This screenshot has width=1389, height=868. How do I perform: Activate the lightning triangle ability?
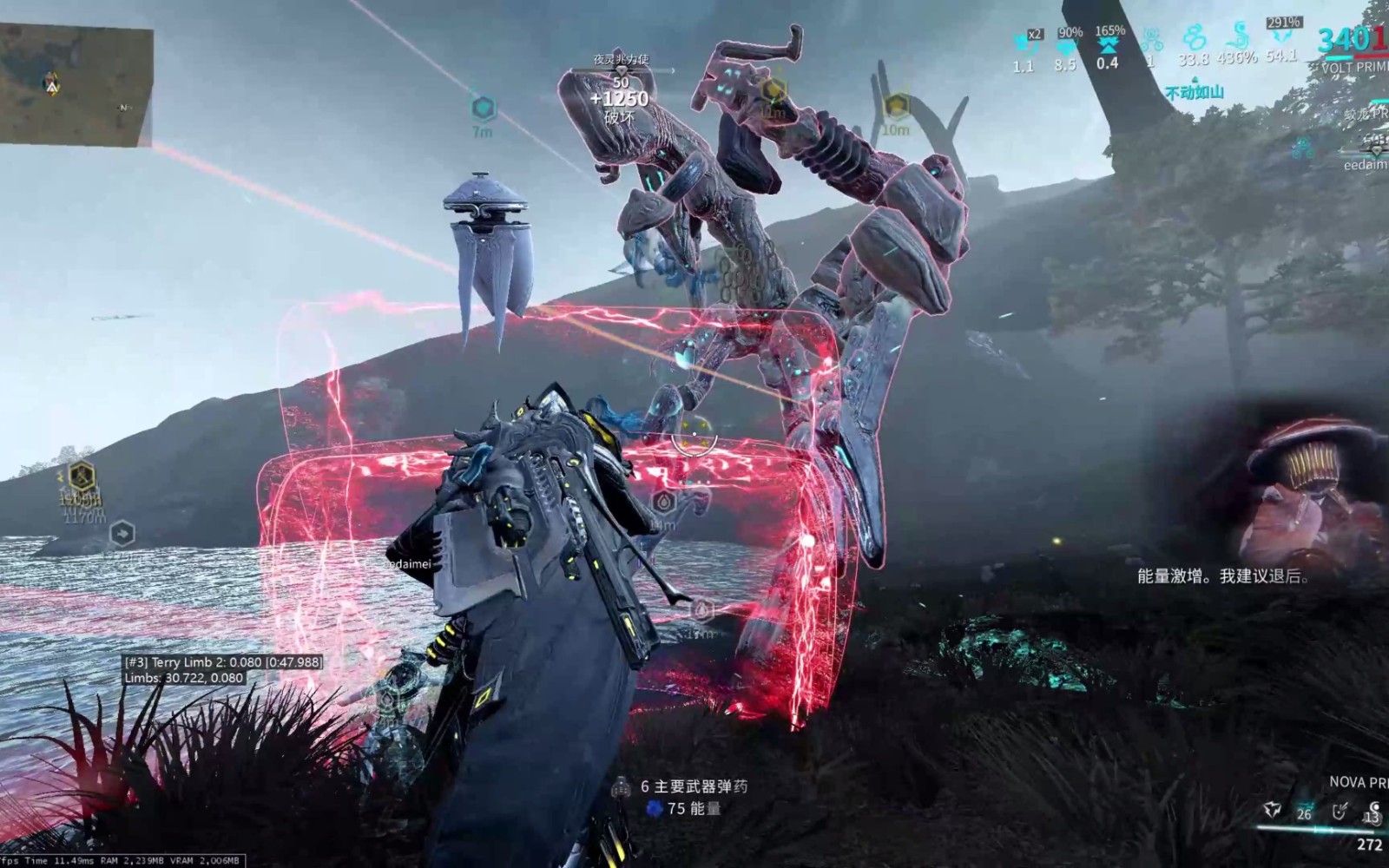click(1274, 809)
